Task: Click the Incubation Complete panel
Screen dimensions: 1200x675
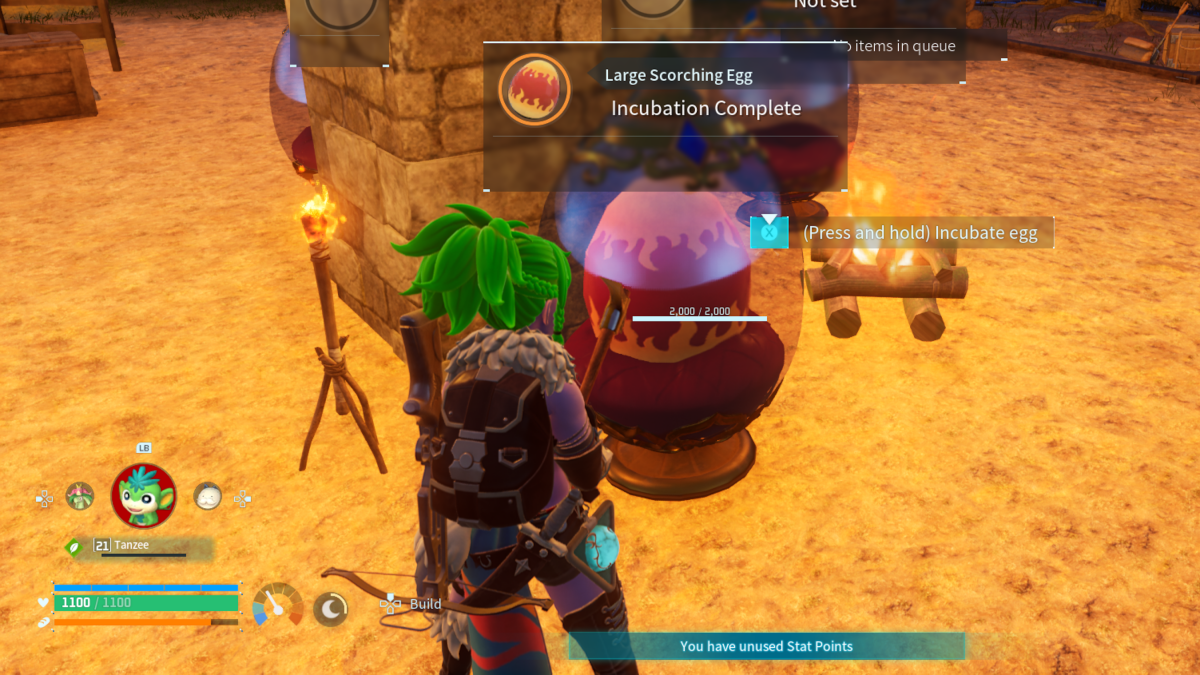Action: click(705, 108)
